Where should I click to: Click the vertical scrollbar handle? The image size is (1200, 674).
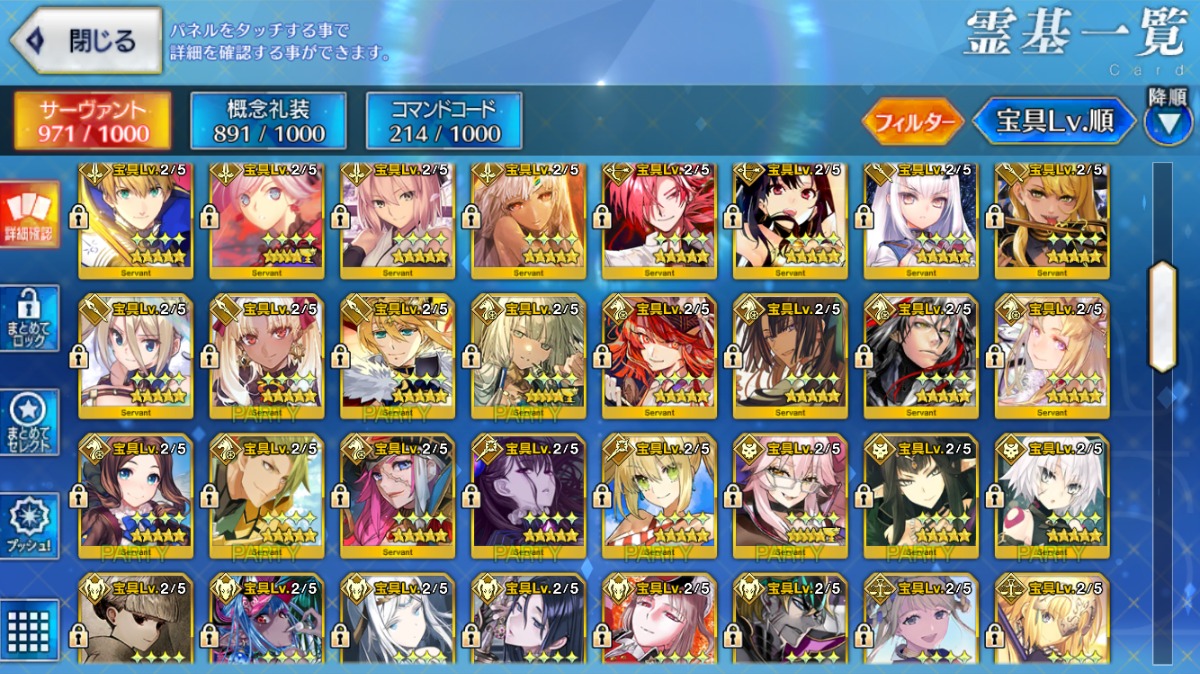[1162, 315]
